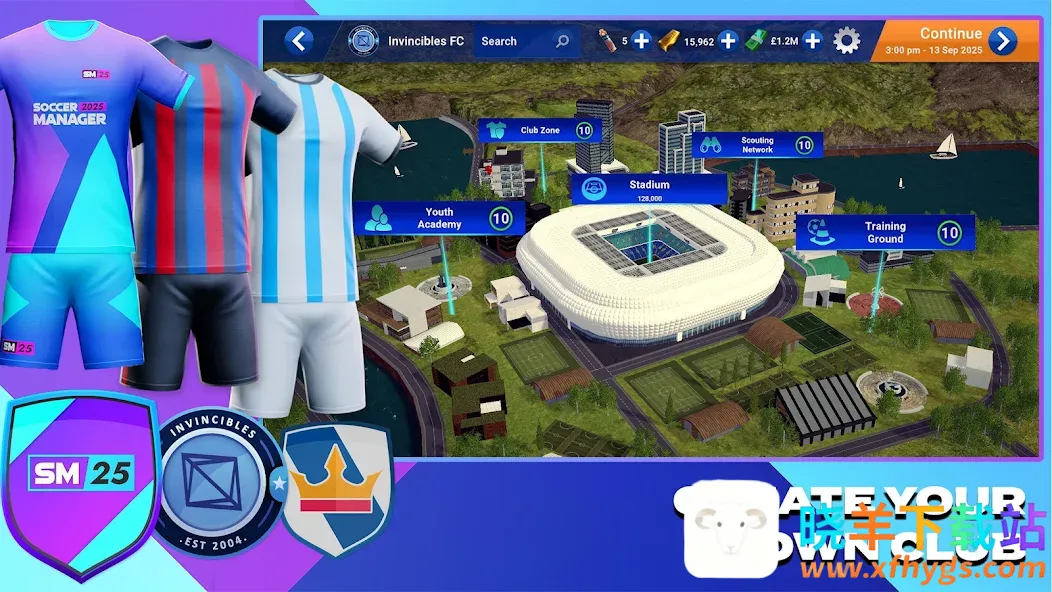Buy more gold bars with plus button
The height and width of the screenshot is (592, 1052).
point(728,41)
